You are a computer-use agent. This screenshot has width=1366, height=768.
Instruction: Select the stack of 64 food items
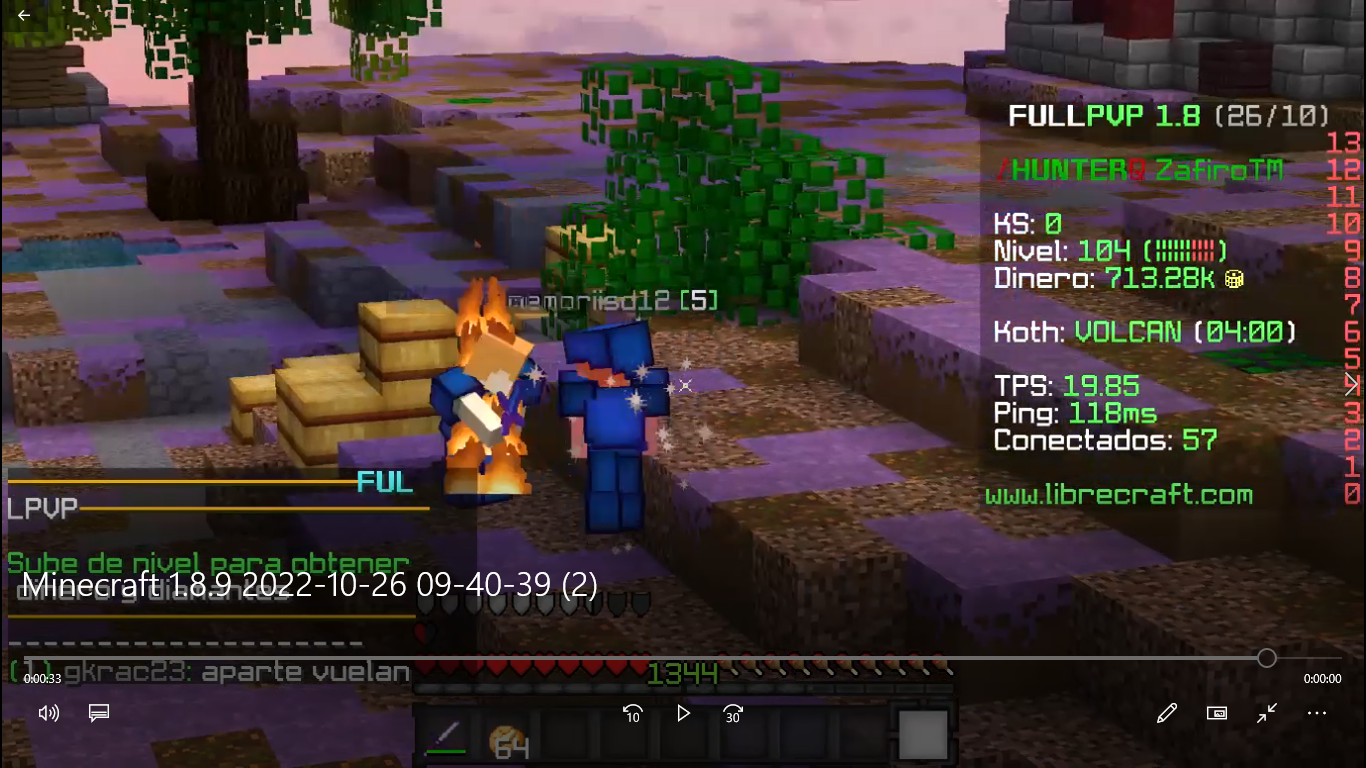point(508,740)
